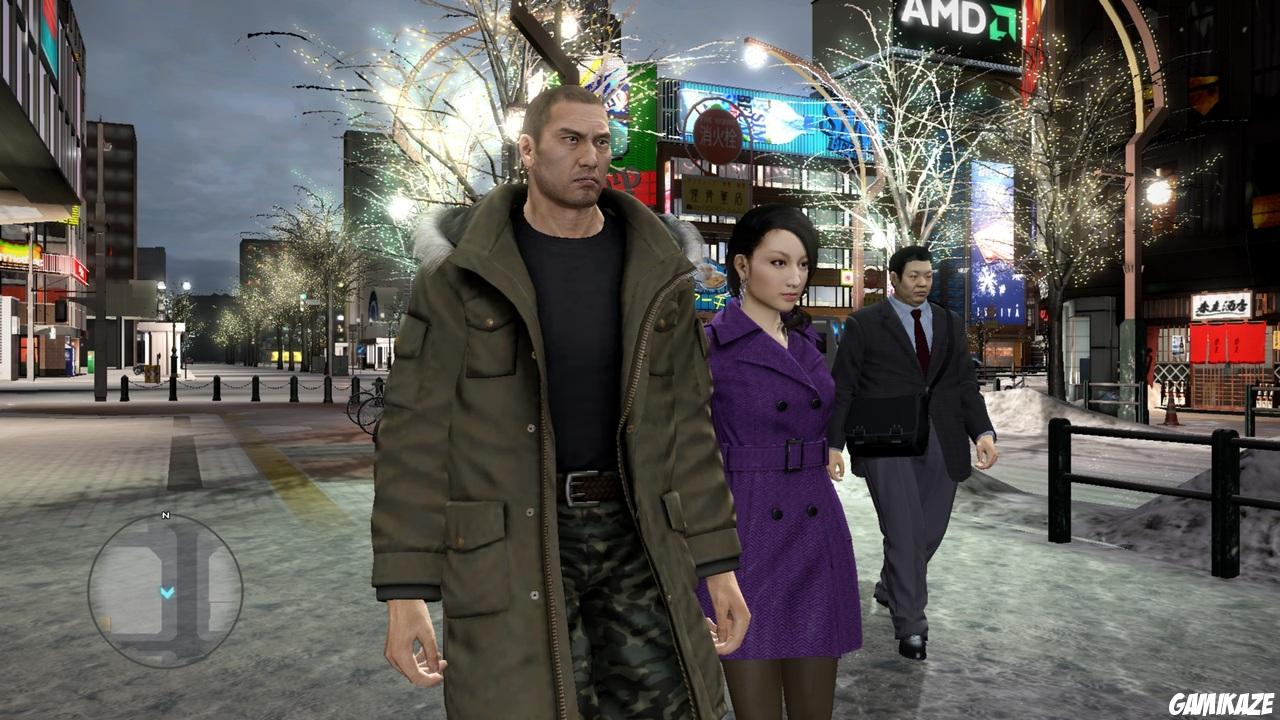Click the yellow dot inside the minimap circle
Image resolution: width=1280 pixels, height=720 pixels.
pos(105,622)
